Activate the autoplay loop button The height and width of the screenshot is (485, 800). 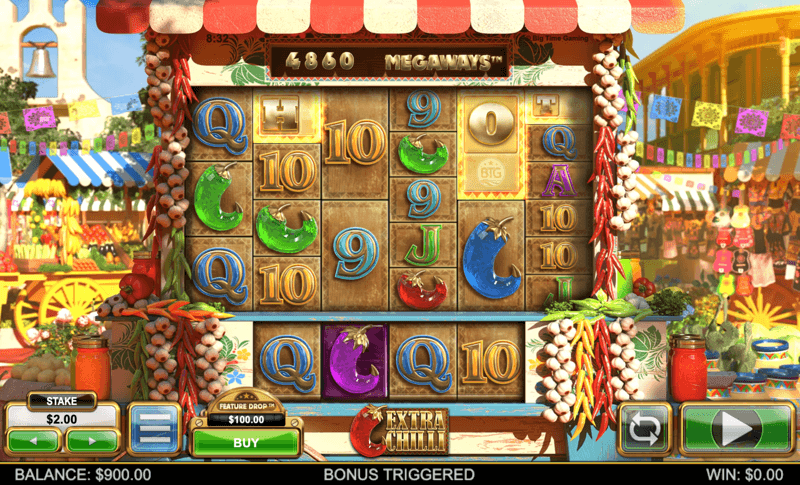coord(644,430)
